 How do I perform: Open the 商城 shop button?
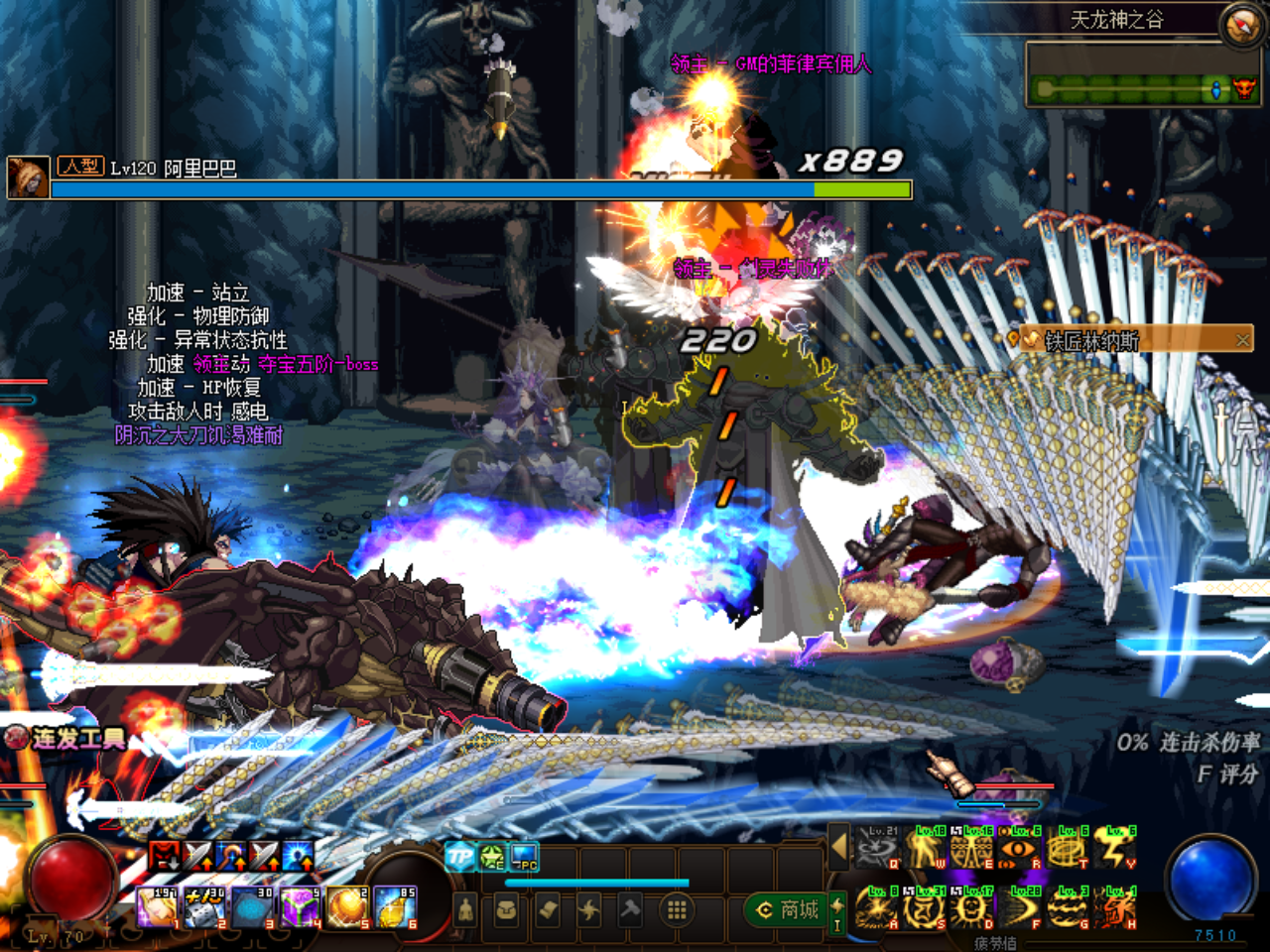789,909
